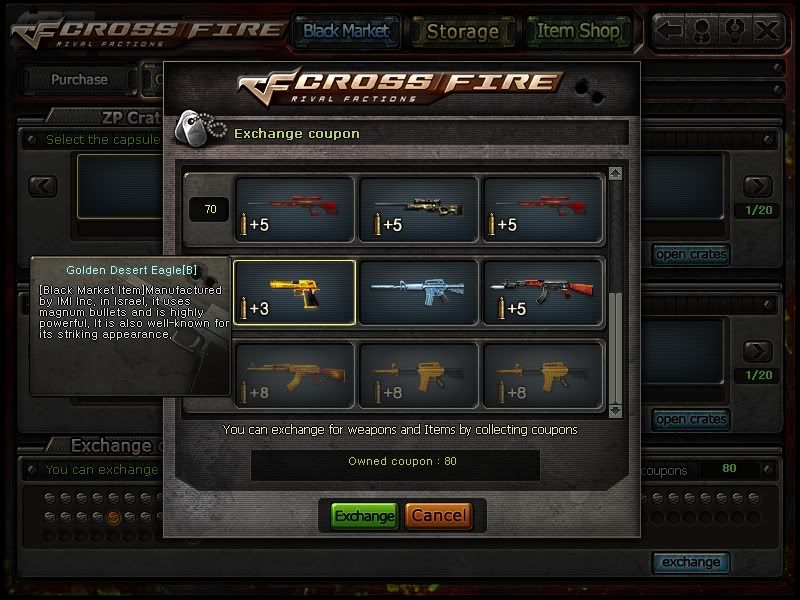Select the camo sniper rifle tile
The image size is (800, 600).
[x=418, y=209]
